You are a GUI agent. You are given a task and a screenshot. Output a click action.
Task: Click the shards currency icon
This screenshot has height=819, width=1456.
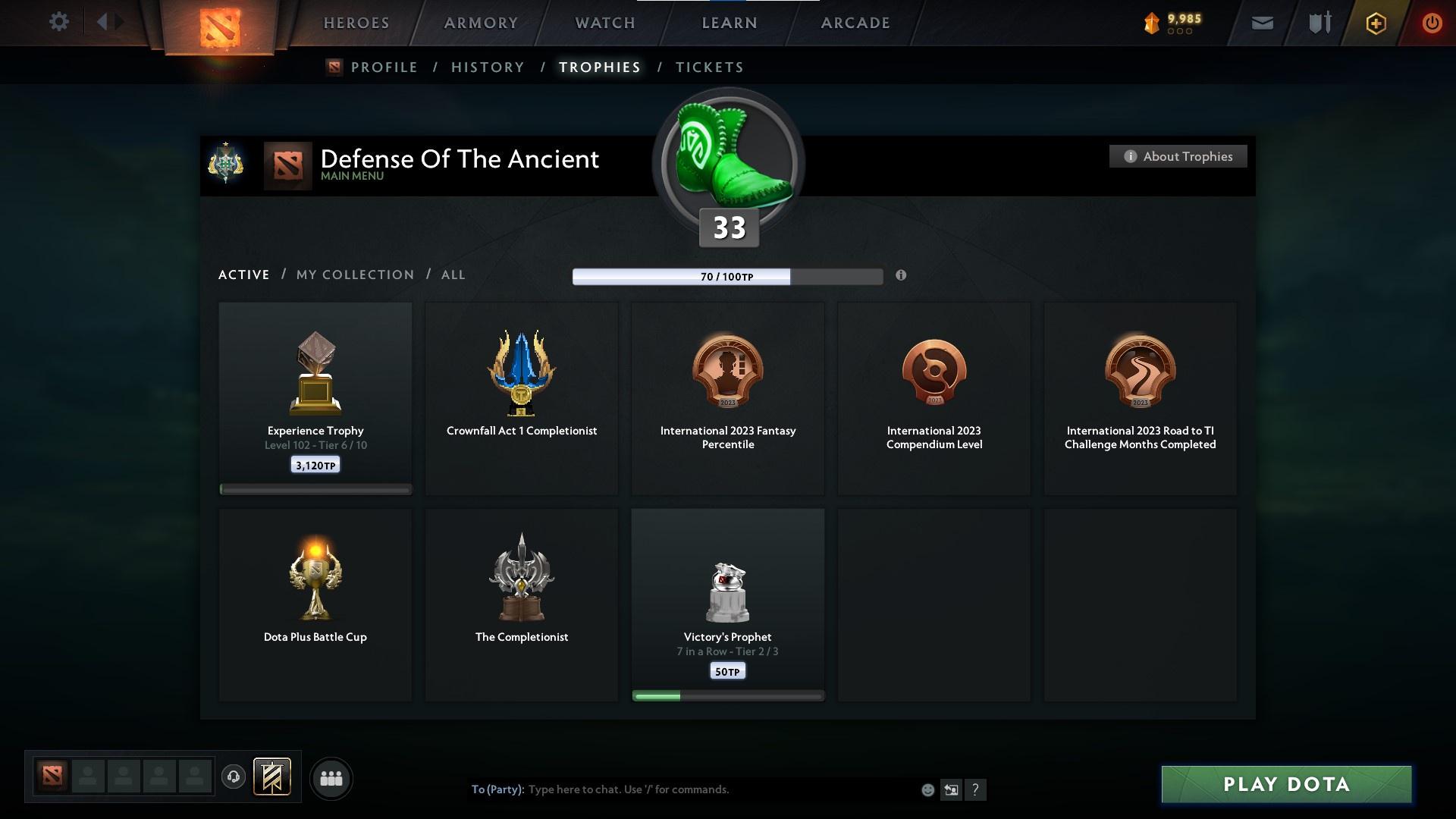click(x=1150, y=23)
